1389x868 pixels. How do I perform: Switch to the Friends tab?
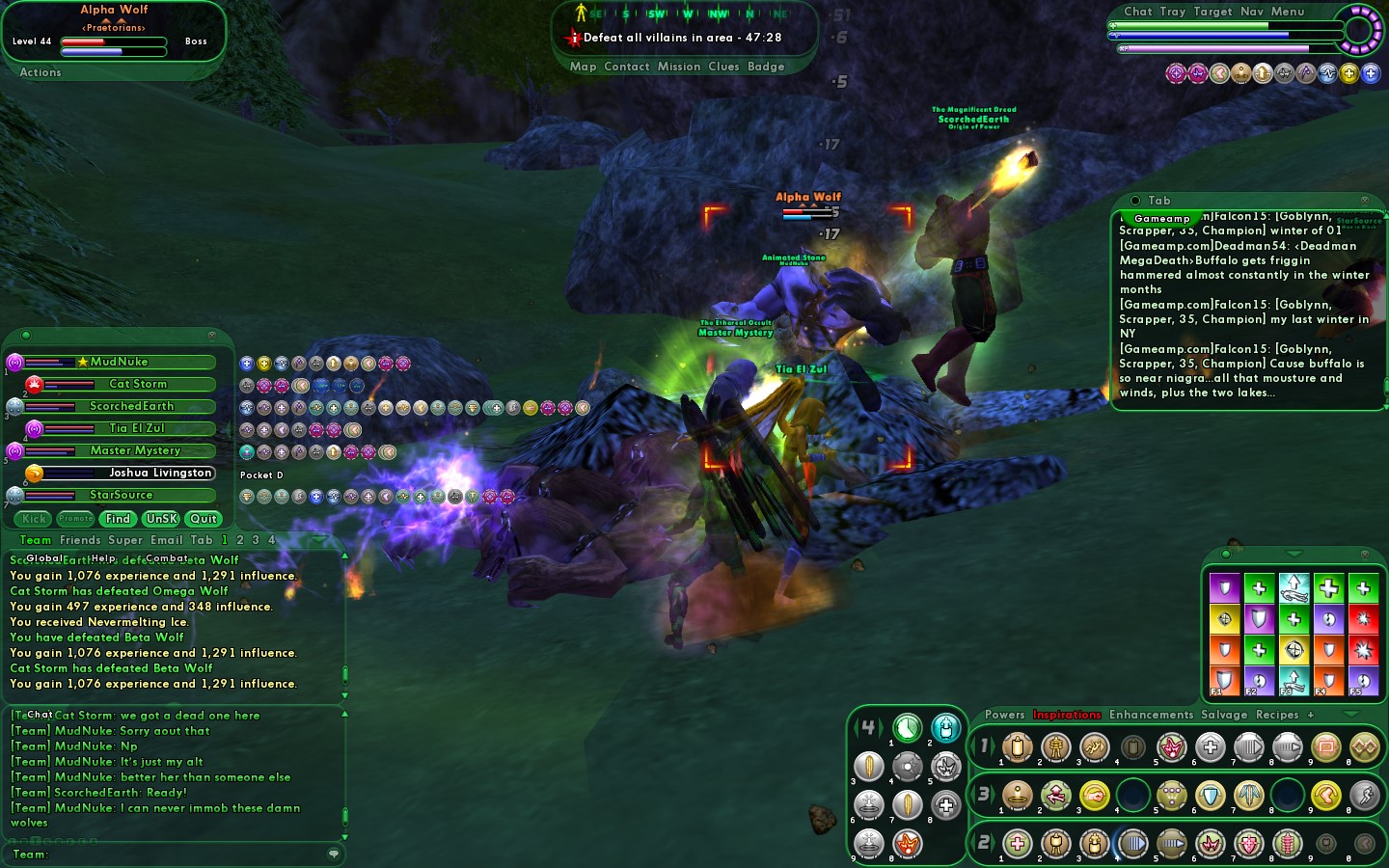click(x=80, y=540)
